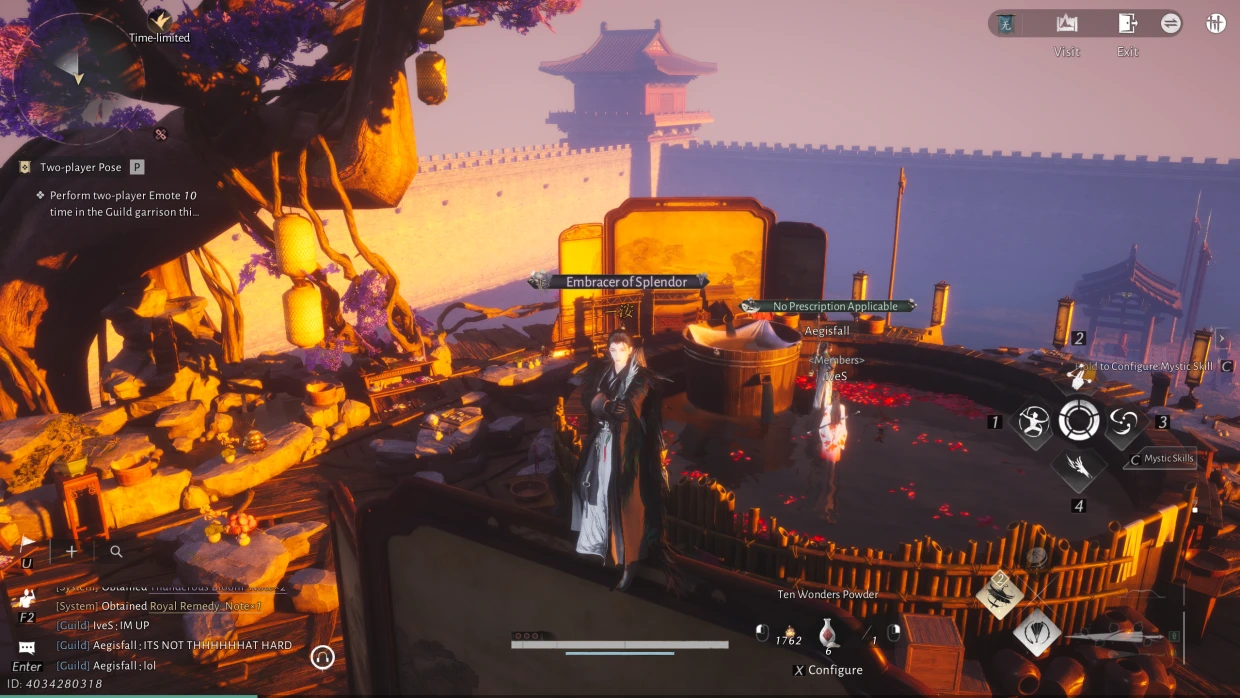
Task: Open the round menu icon at top-right corner
Action: point(1216,24)
